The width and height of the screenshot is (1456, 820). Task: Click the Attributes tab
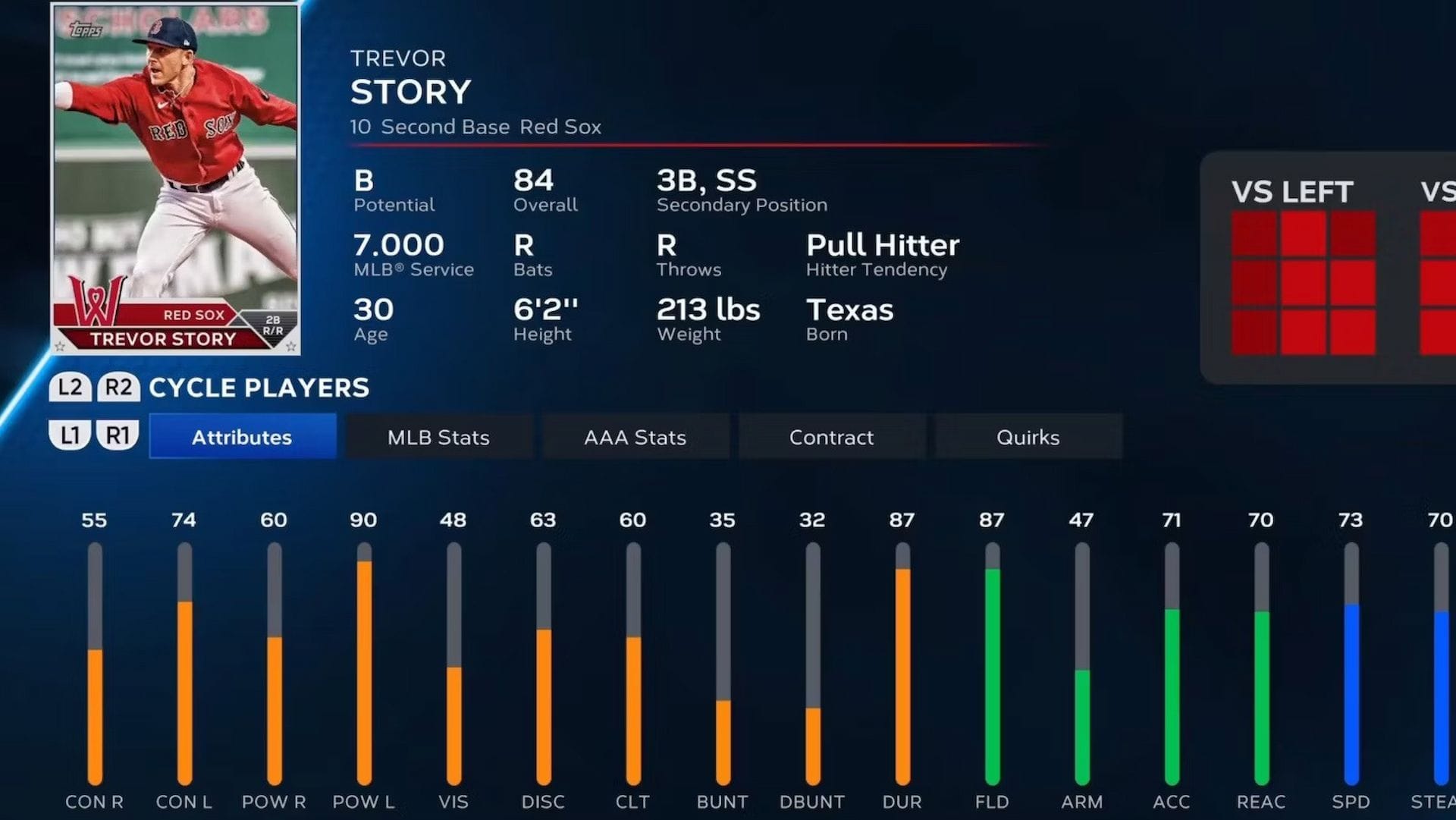pyautogui.click(x=243, y=436)
